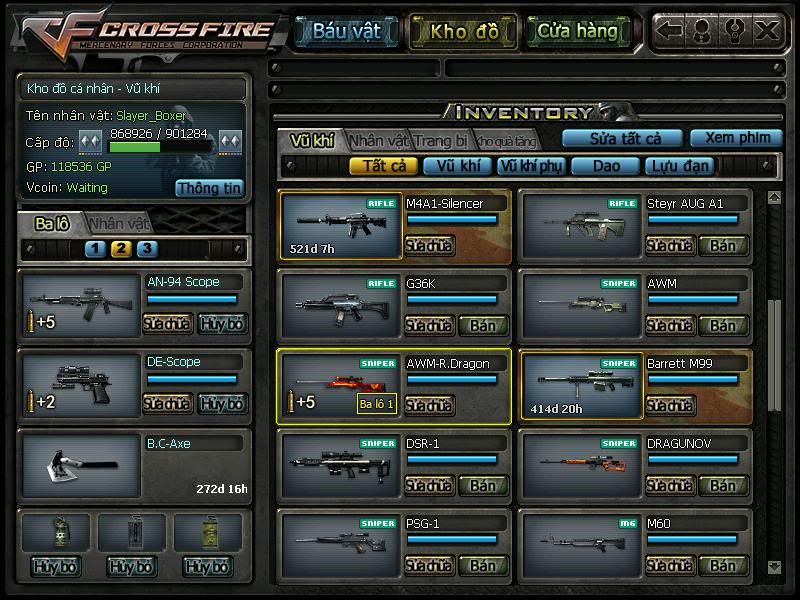Close the inventory with the X button
Image resolution: width=800 pixels, height=600 pixels.
767,30
